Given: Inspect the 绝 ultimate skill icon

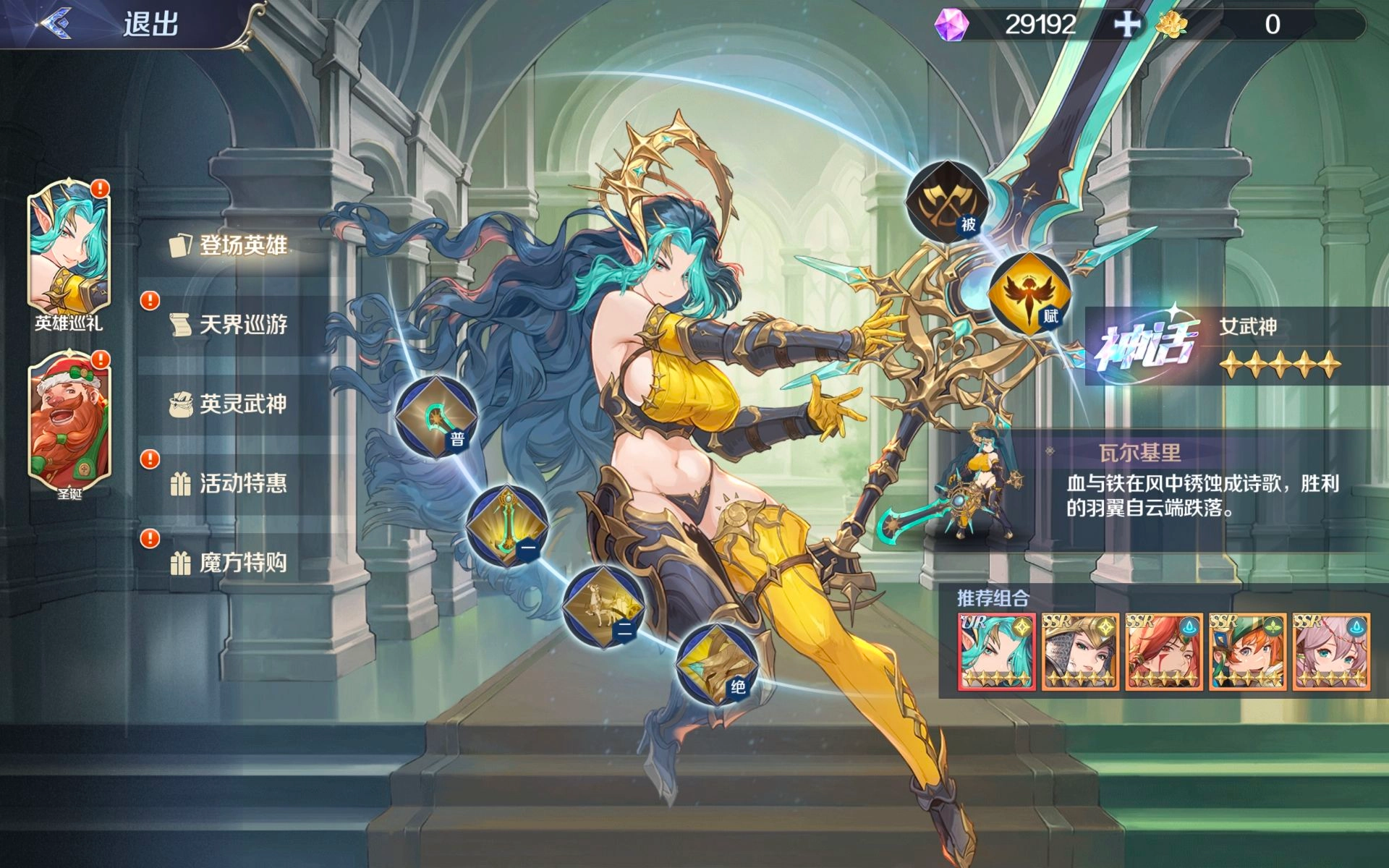Looking at the screenshot, I should pos(716,664).
